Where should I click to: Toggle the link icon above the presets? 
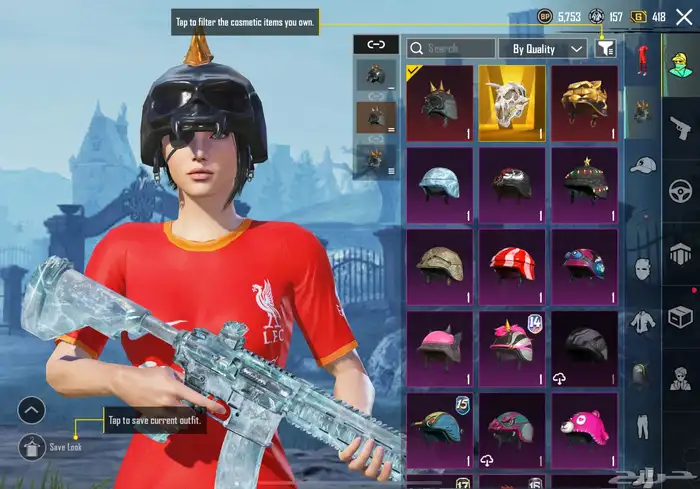[376, 44]
